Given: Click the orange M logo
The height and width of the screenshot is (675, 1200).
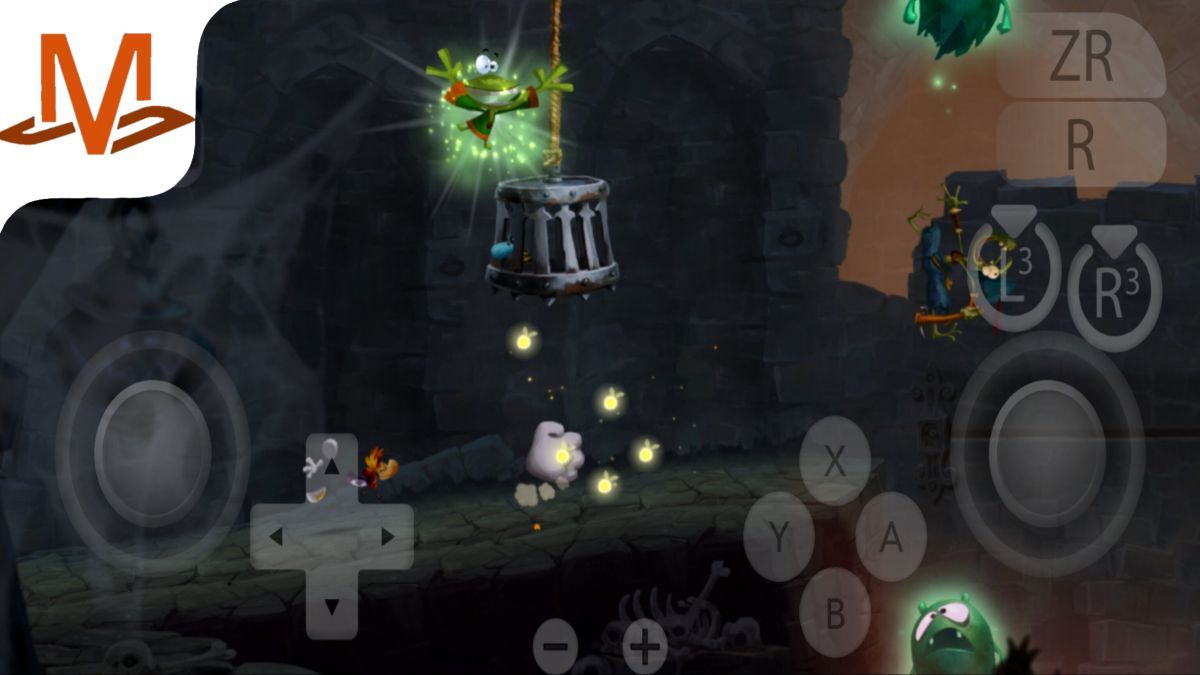Looking at the screenshot, I should tap(97, 96).
